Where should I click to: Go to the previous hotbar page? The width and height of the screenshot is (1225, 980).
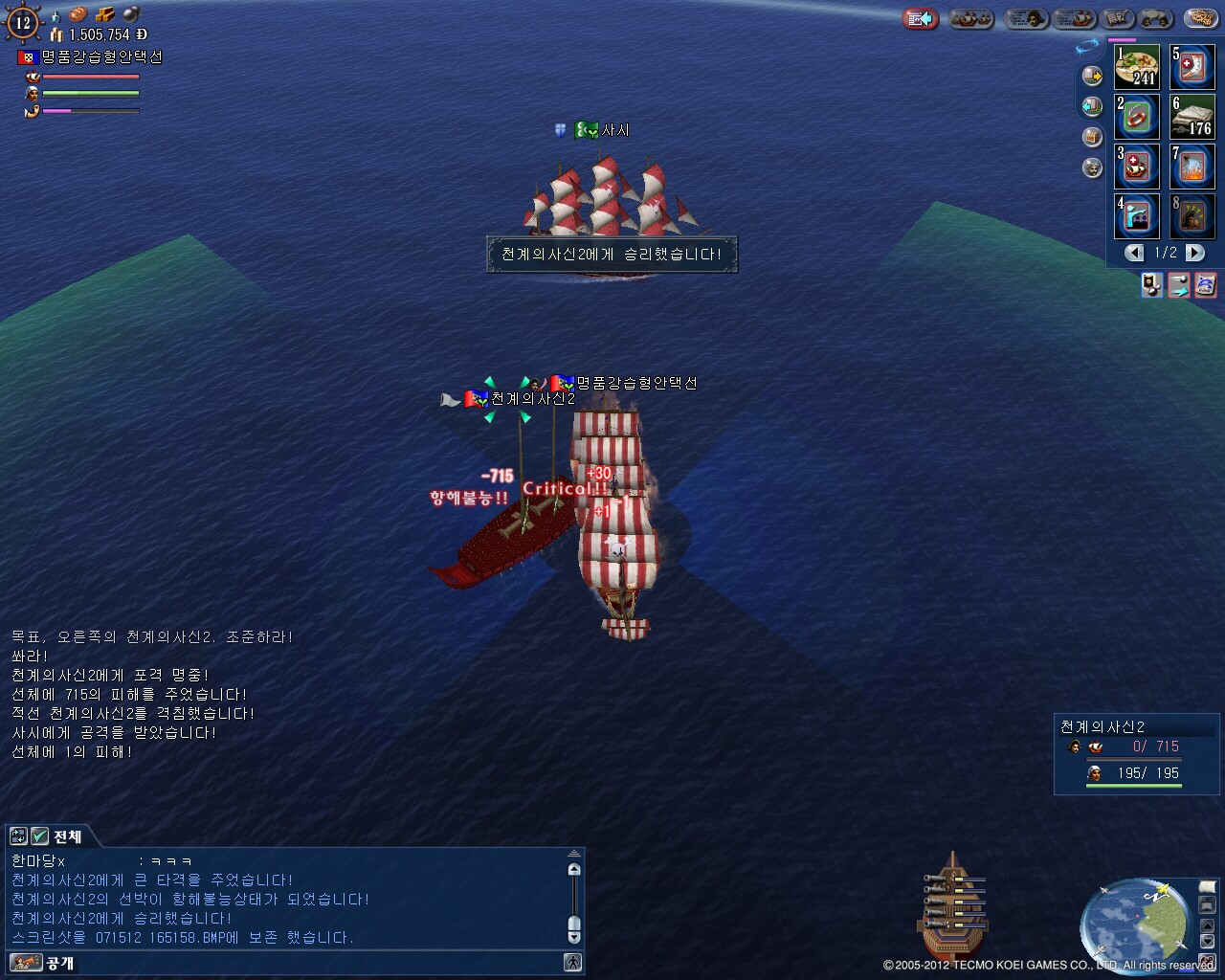point(1134,253)
